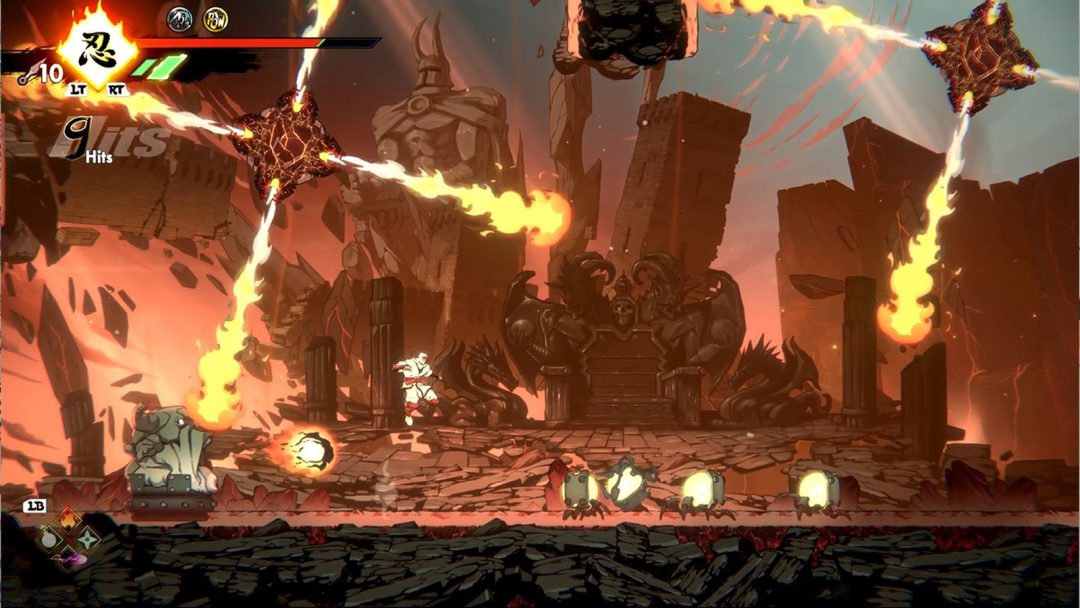Choose the bomb ninpo slot
Viewport: 1080px width, 608px height.
point(47,540)
